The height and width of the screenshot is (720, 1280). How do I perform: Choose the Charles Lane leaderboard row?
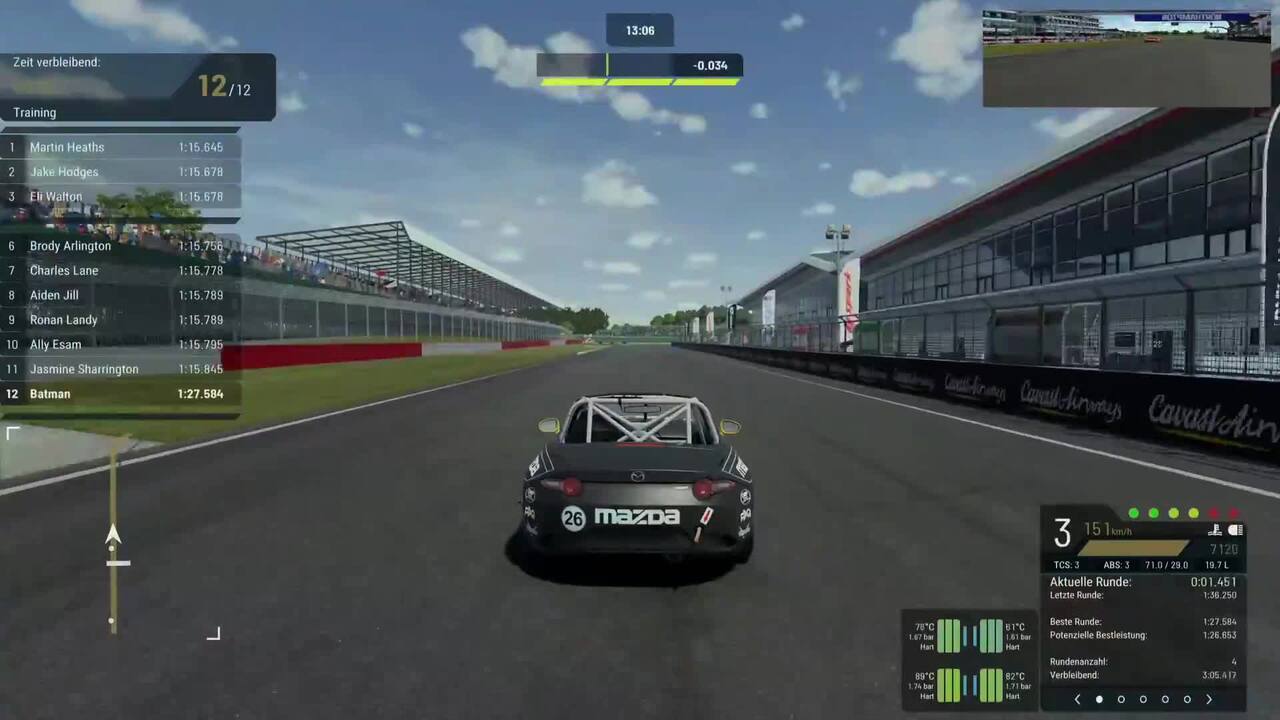[x=120, y=271]
